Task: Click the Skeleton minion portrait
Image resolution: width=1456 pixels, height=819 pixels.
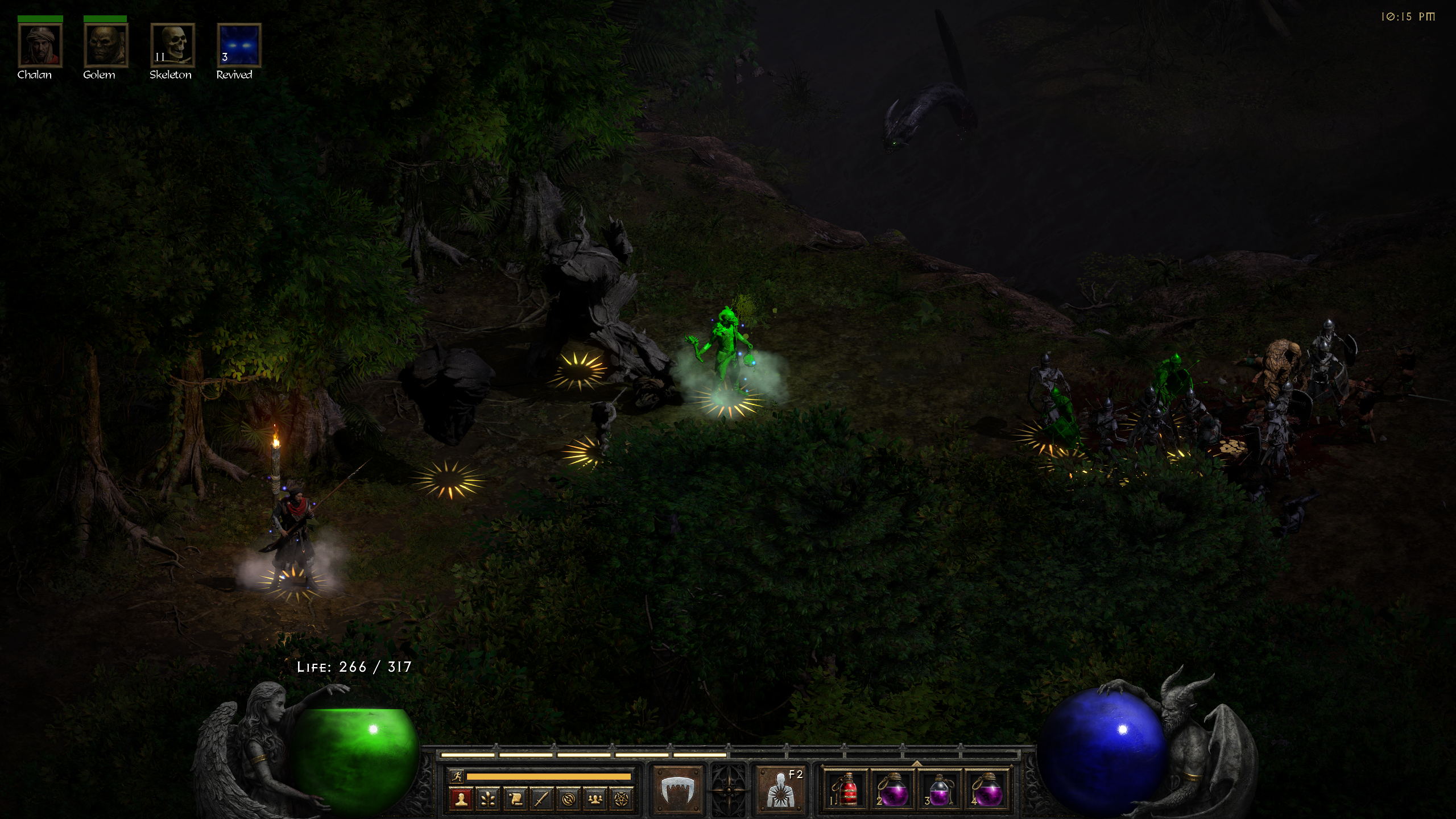Action: point(172,45)
